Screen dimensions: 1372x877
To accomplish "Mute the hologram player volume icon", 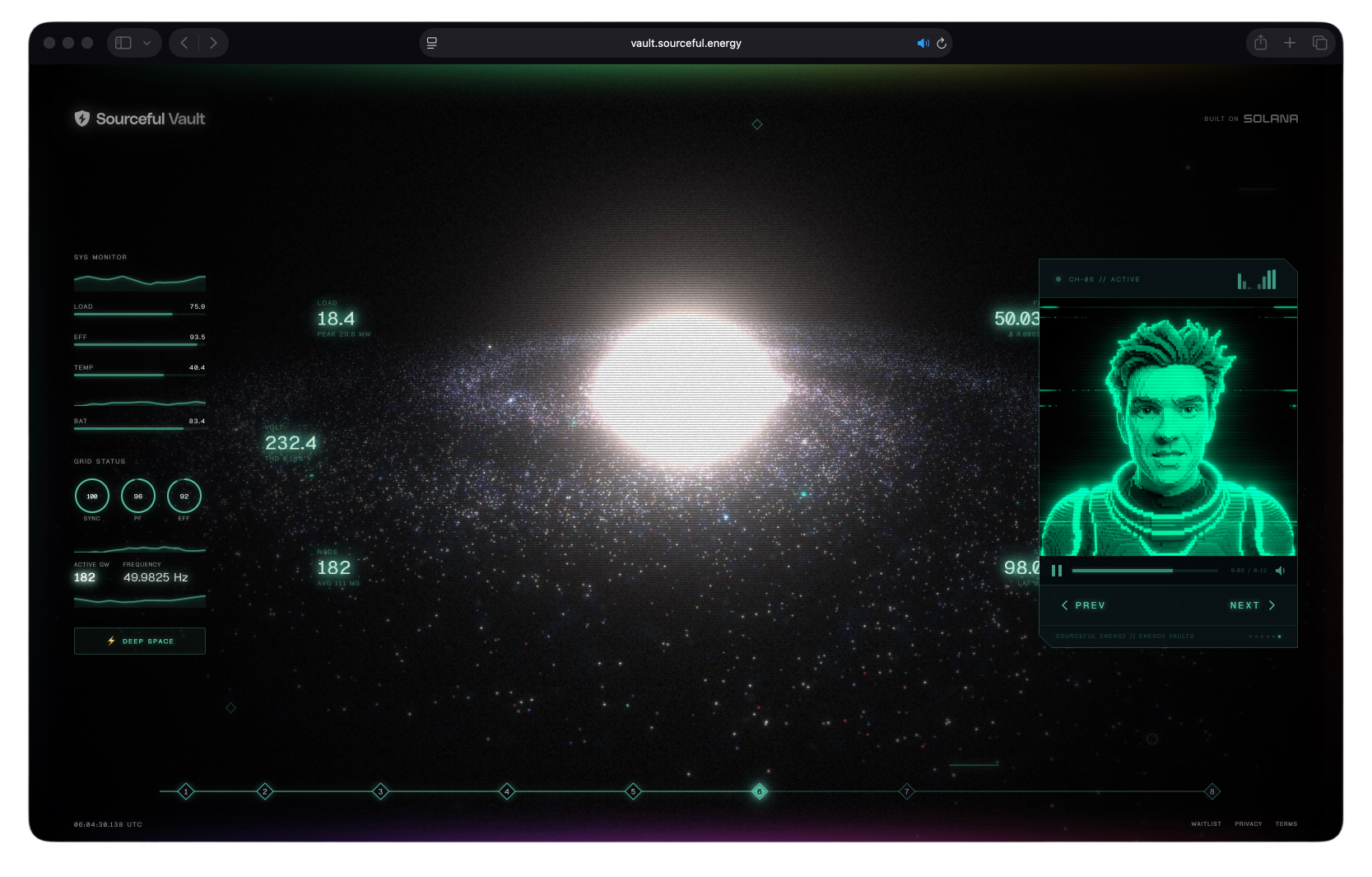I will [x=1280, y=571].
